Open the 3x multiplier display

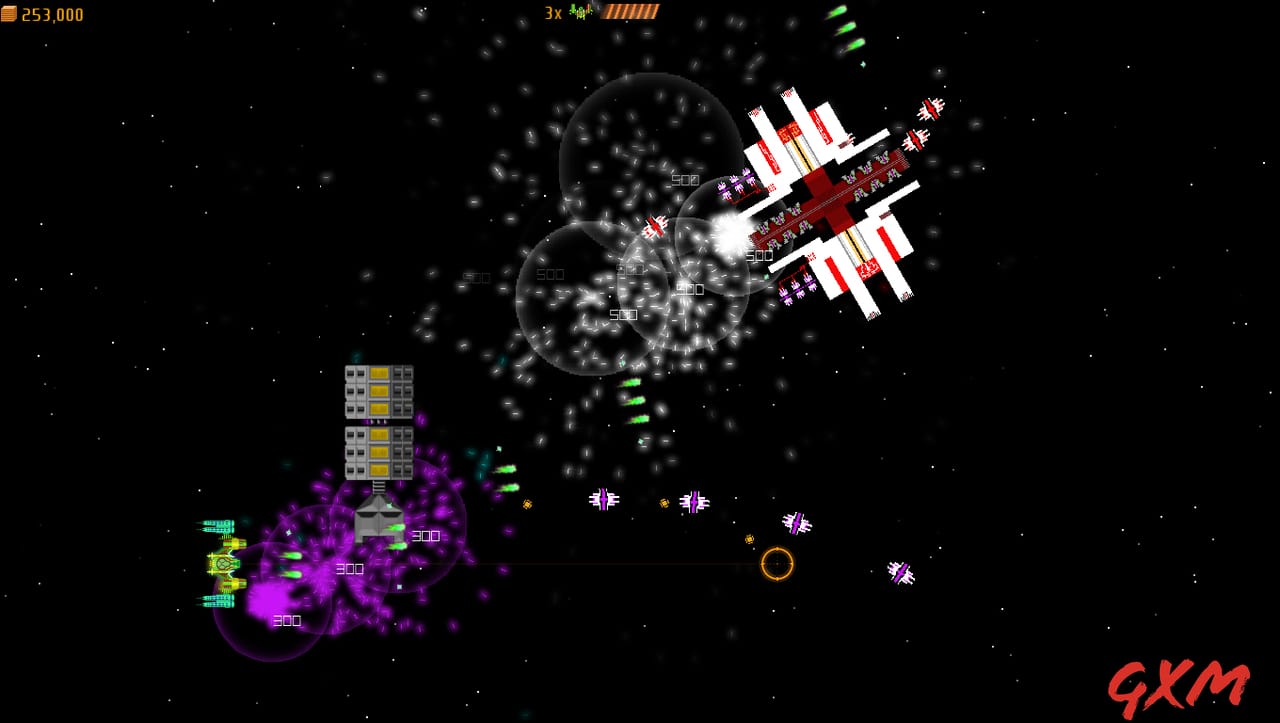[550, 13]
